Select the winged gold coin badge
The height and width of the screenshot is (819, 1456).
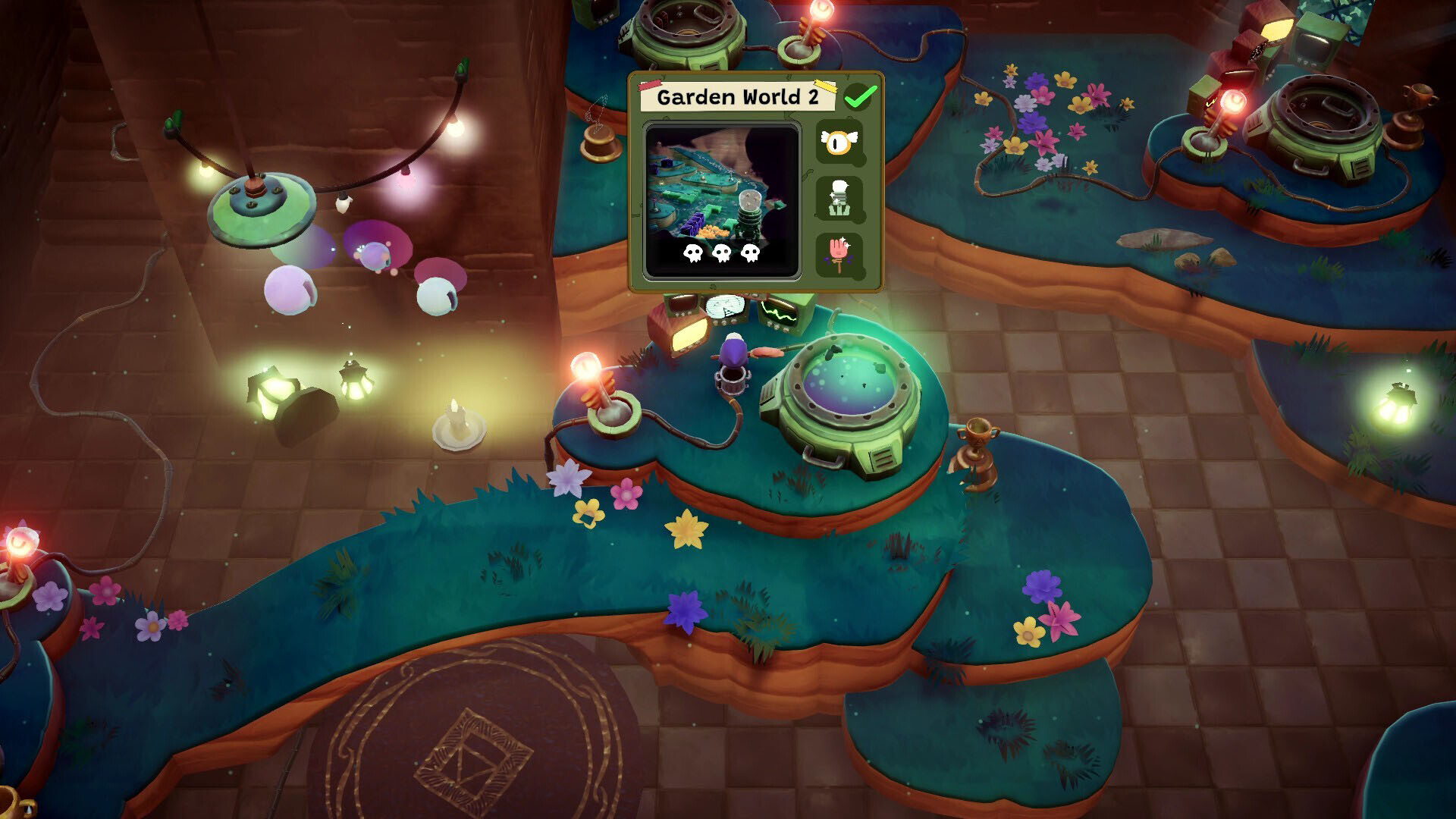(839, 142)
